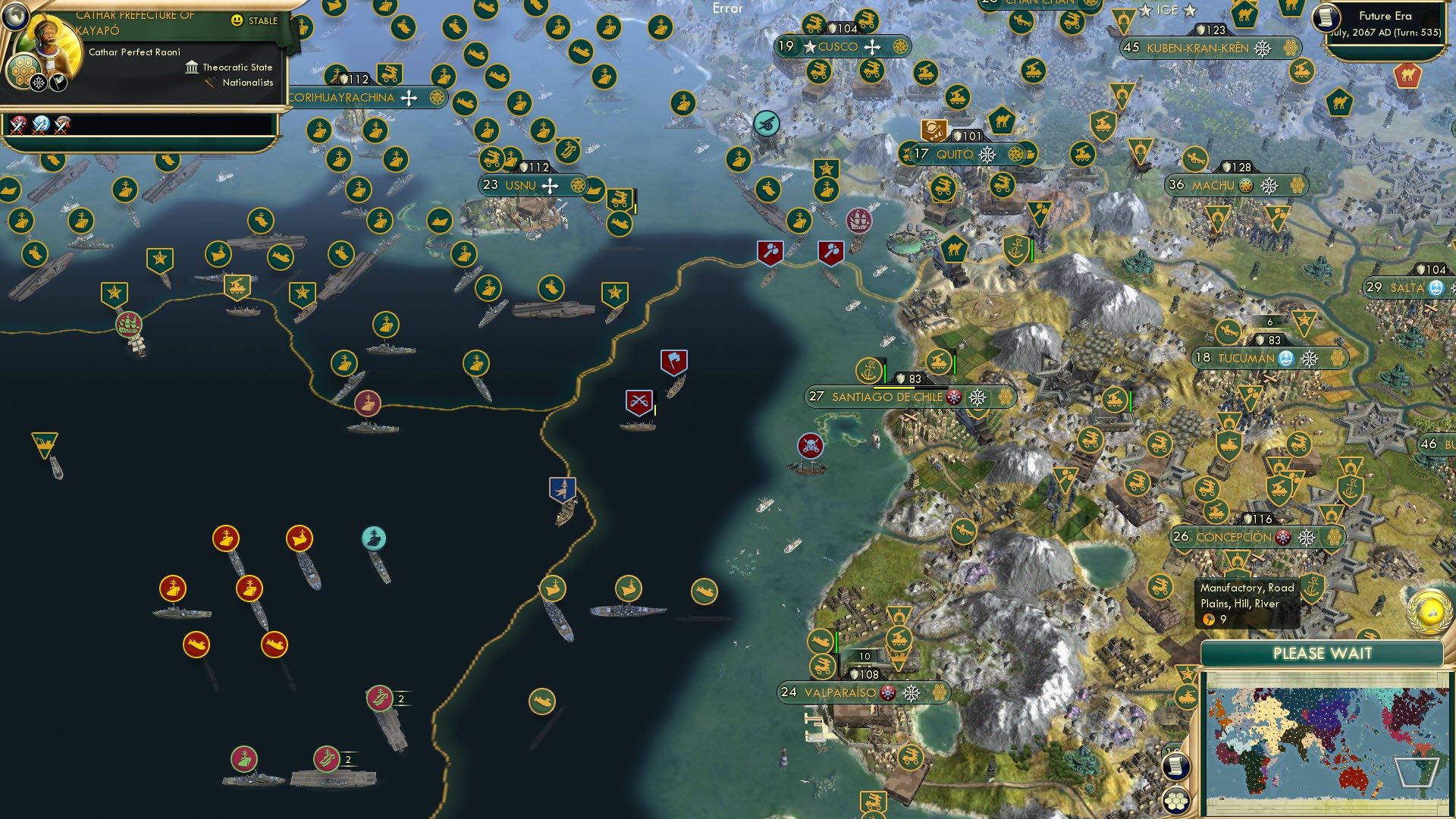
Task: Click the white flag diplomacy icon below portrait
Action: pos(58,82)
